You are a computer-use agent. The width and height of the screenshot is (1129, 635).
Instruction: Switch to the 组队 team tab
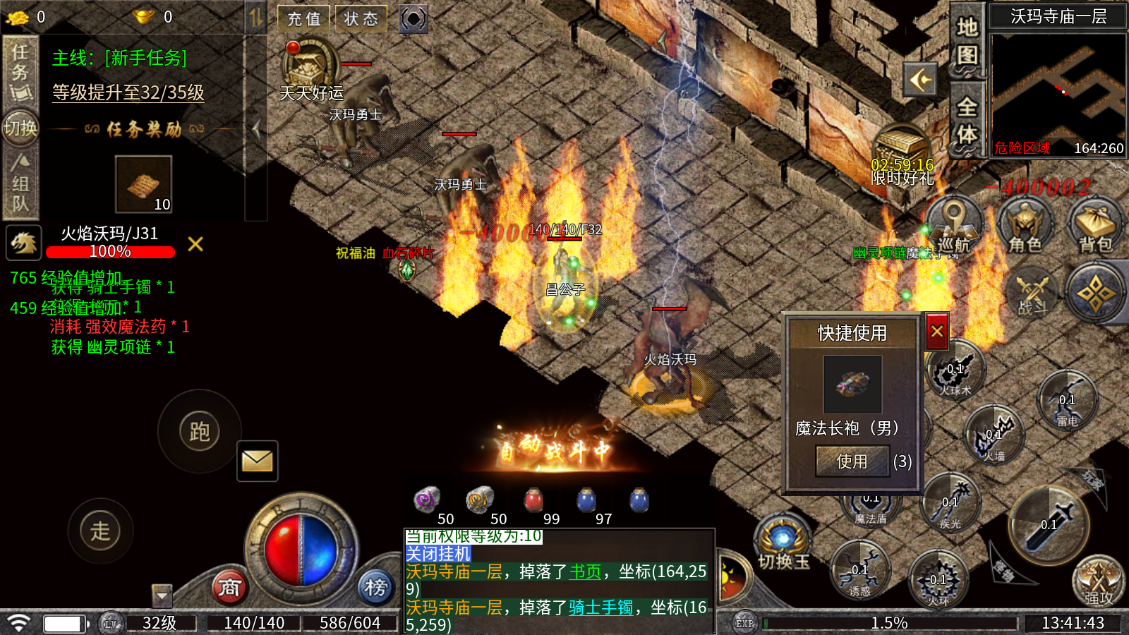19,183
